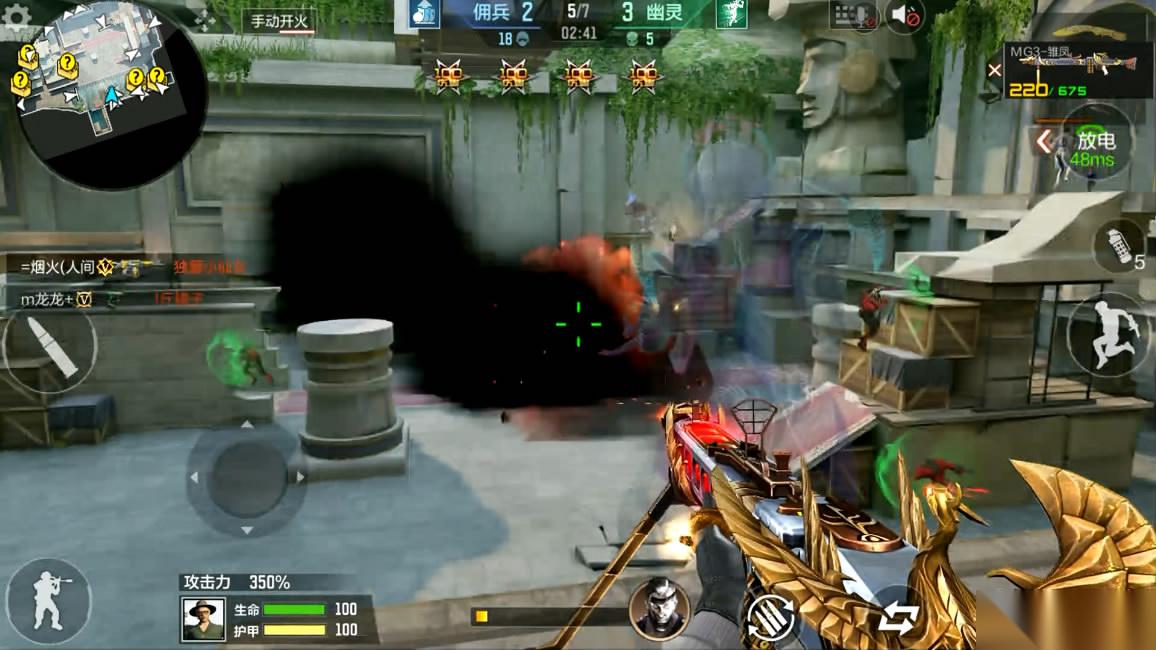Tap the virtual movement joystick

(x=246, y=477)
